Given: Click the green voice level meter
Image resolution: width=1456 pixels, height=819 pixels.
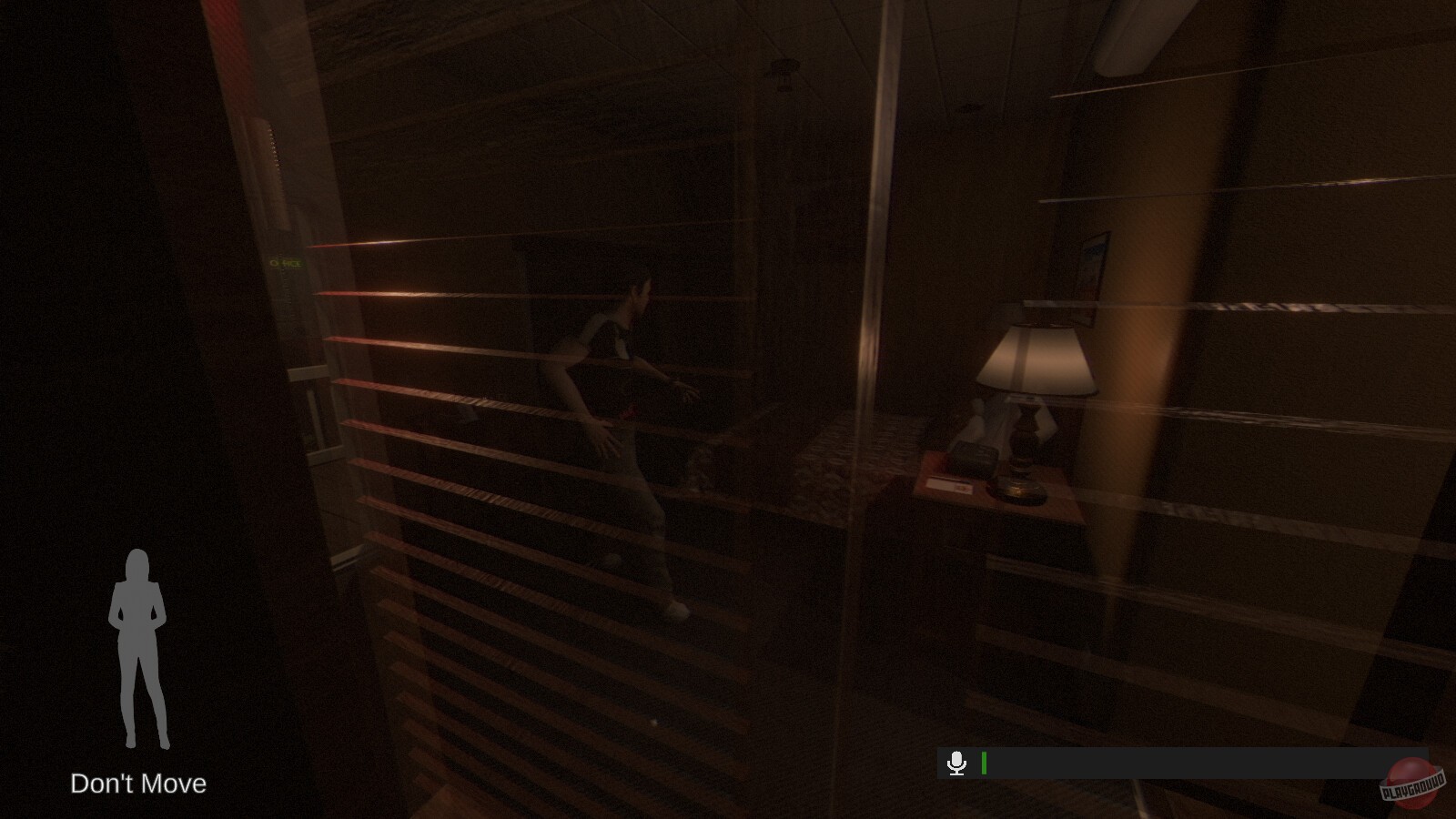Looking at the screenshot, I should 984,763.
